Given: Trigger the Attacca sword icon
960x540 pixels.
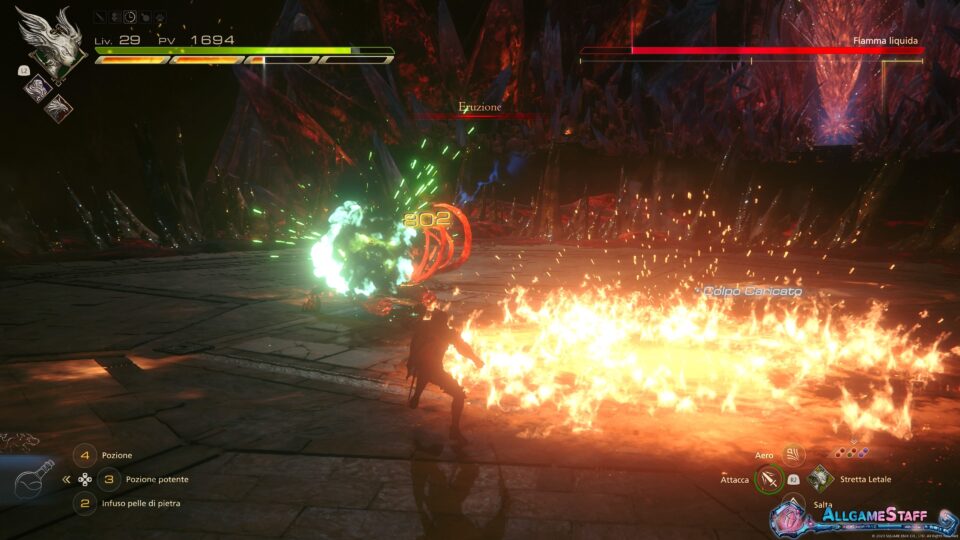Looking at the screenshot, I should pyautogui.click(x=768, y=480).
